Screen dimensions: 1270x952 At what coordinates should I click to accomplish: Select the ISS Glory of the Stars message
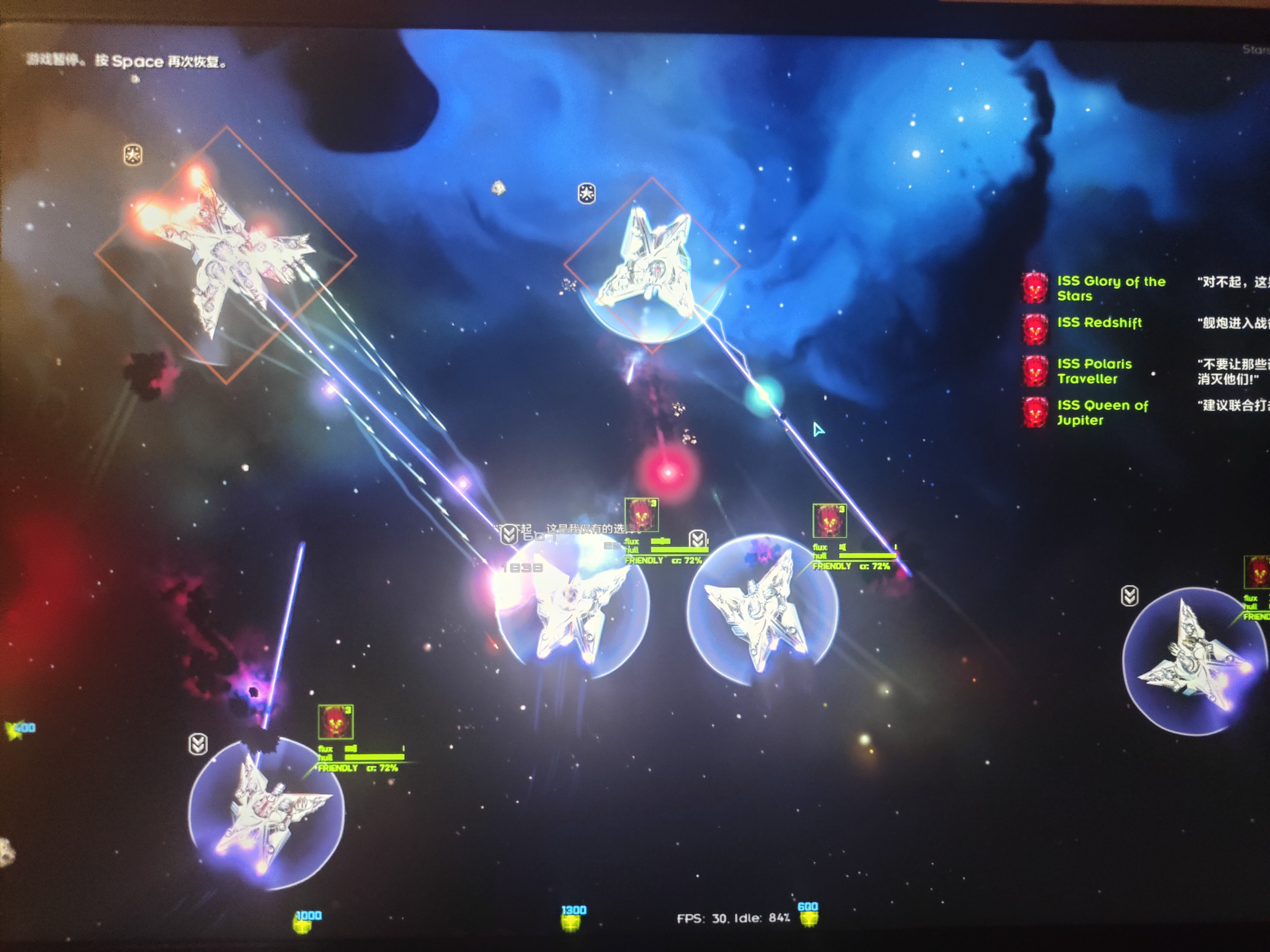1110,288
